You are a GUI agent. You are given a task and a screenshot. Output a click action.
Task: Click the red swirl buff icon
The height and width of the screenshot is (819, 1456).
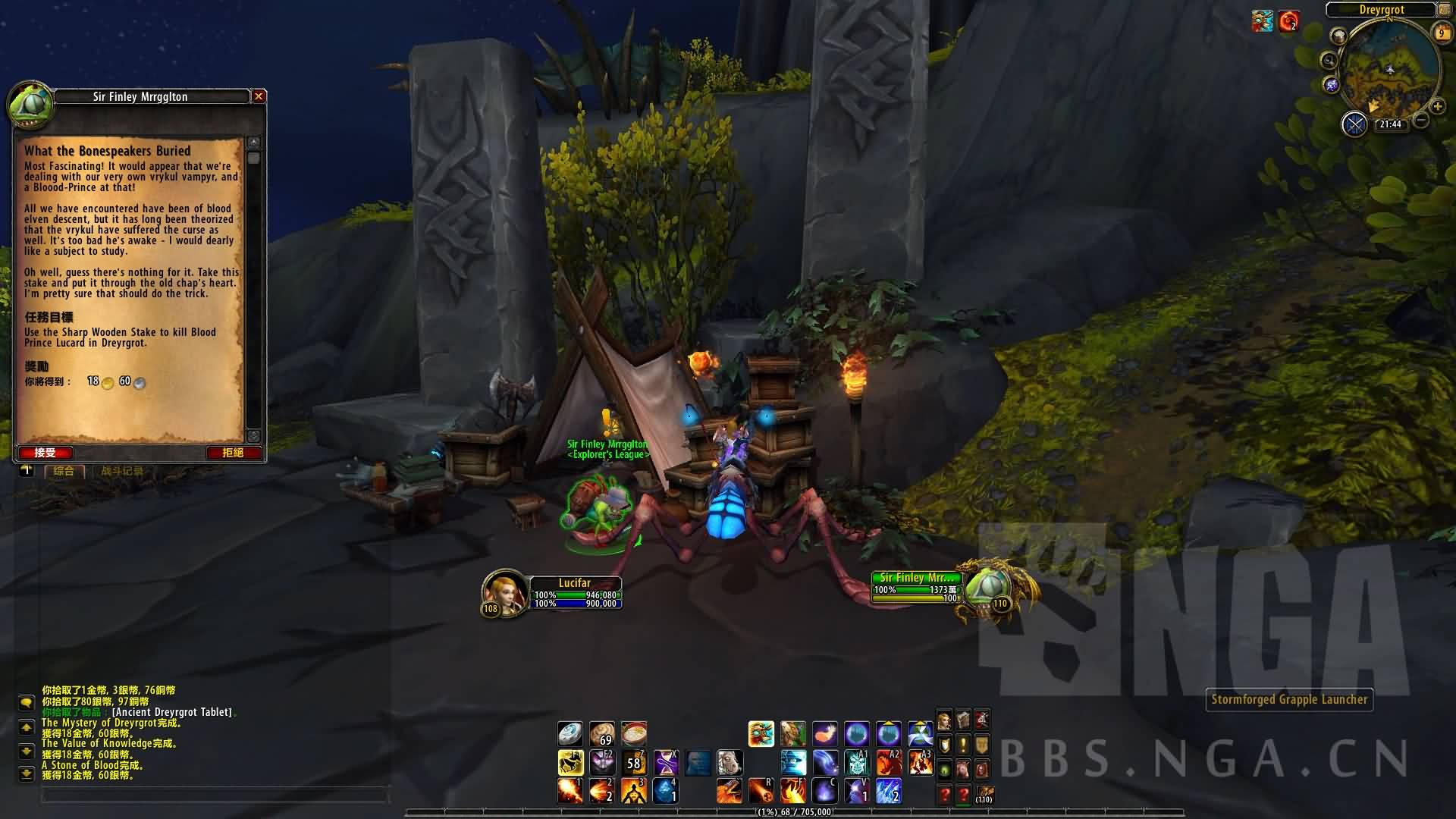point(1288,22)
